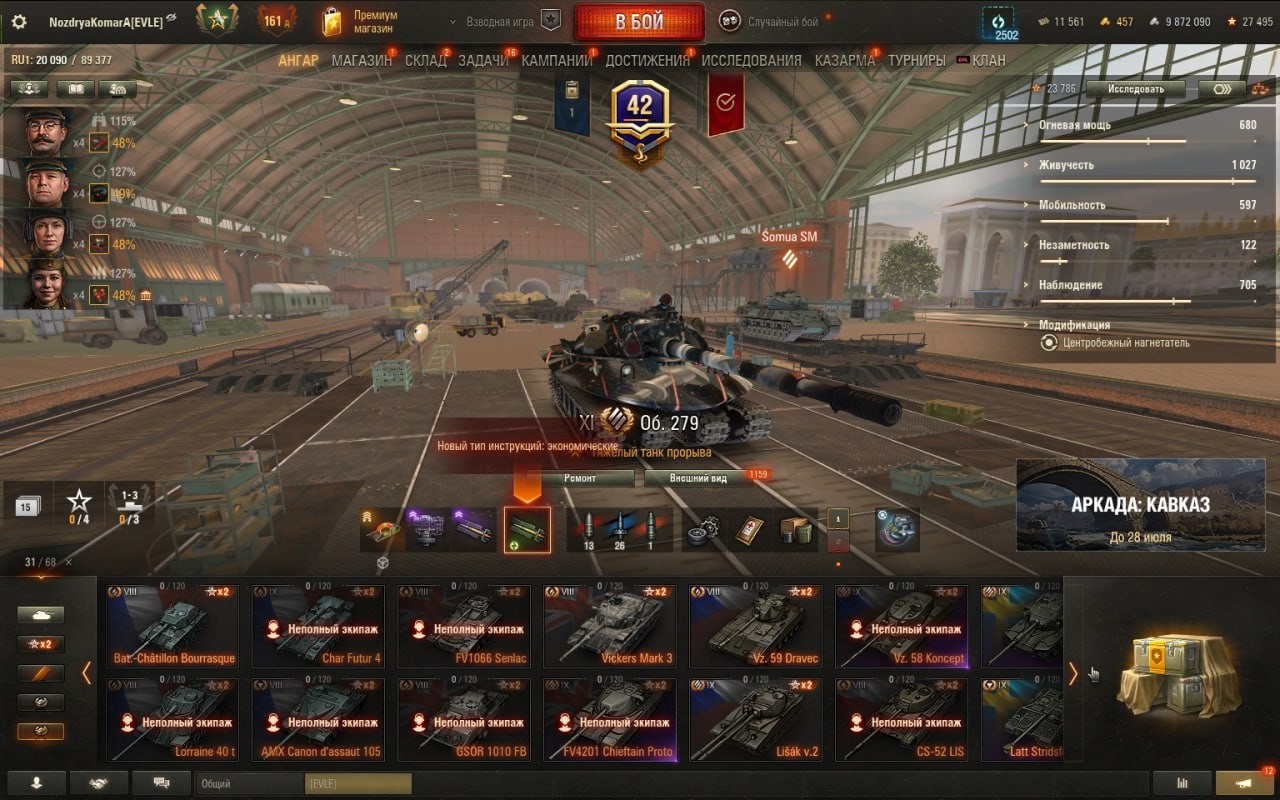Open the Внешний вид customization
Screen dimensions: 1280x800
[x=699, y=478]
